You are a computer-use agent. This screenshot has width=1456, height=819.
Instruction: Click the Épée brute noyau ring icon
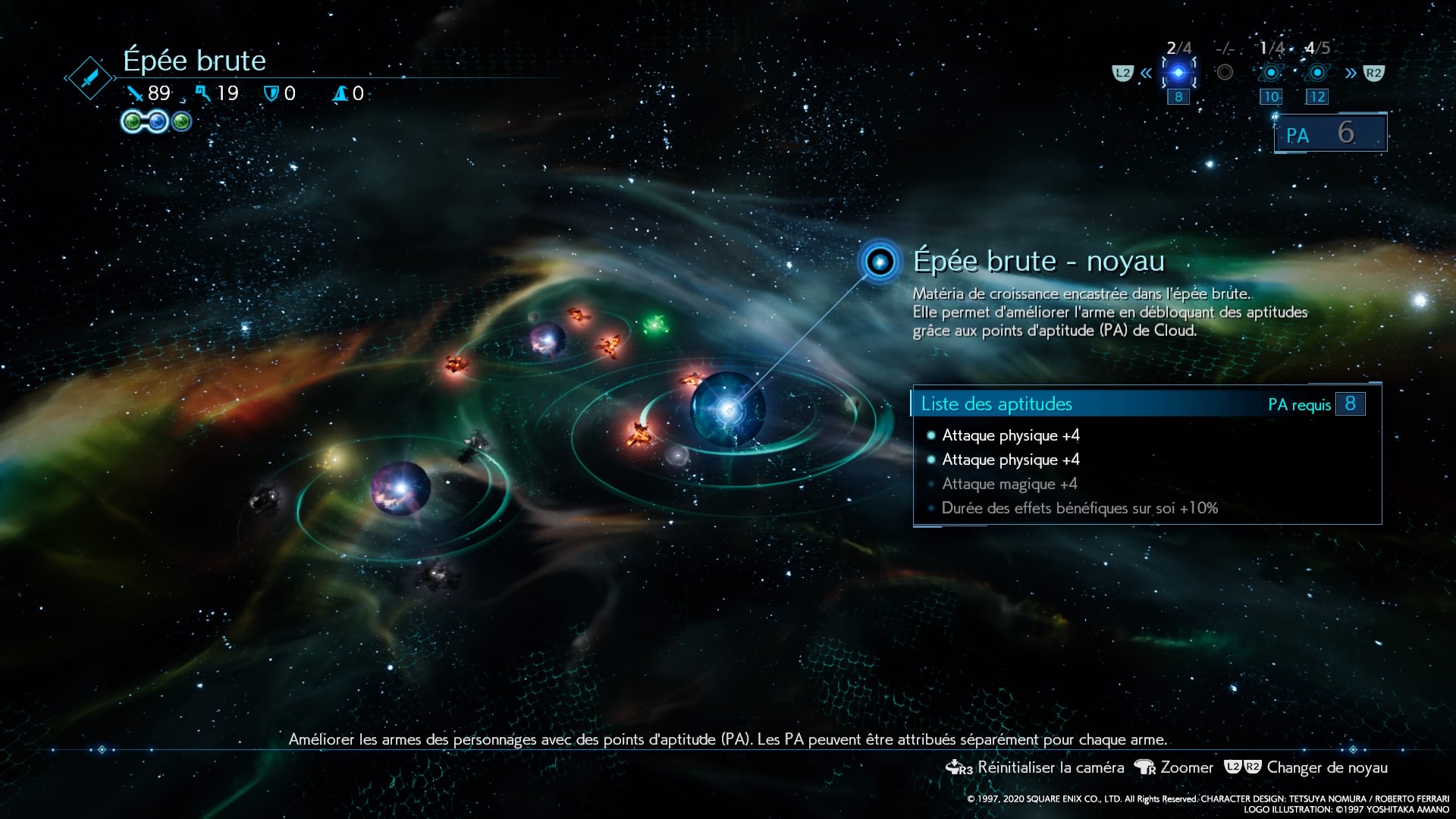coord(880,262)
